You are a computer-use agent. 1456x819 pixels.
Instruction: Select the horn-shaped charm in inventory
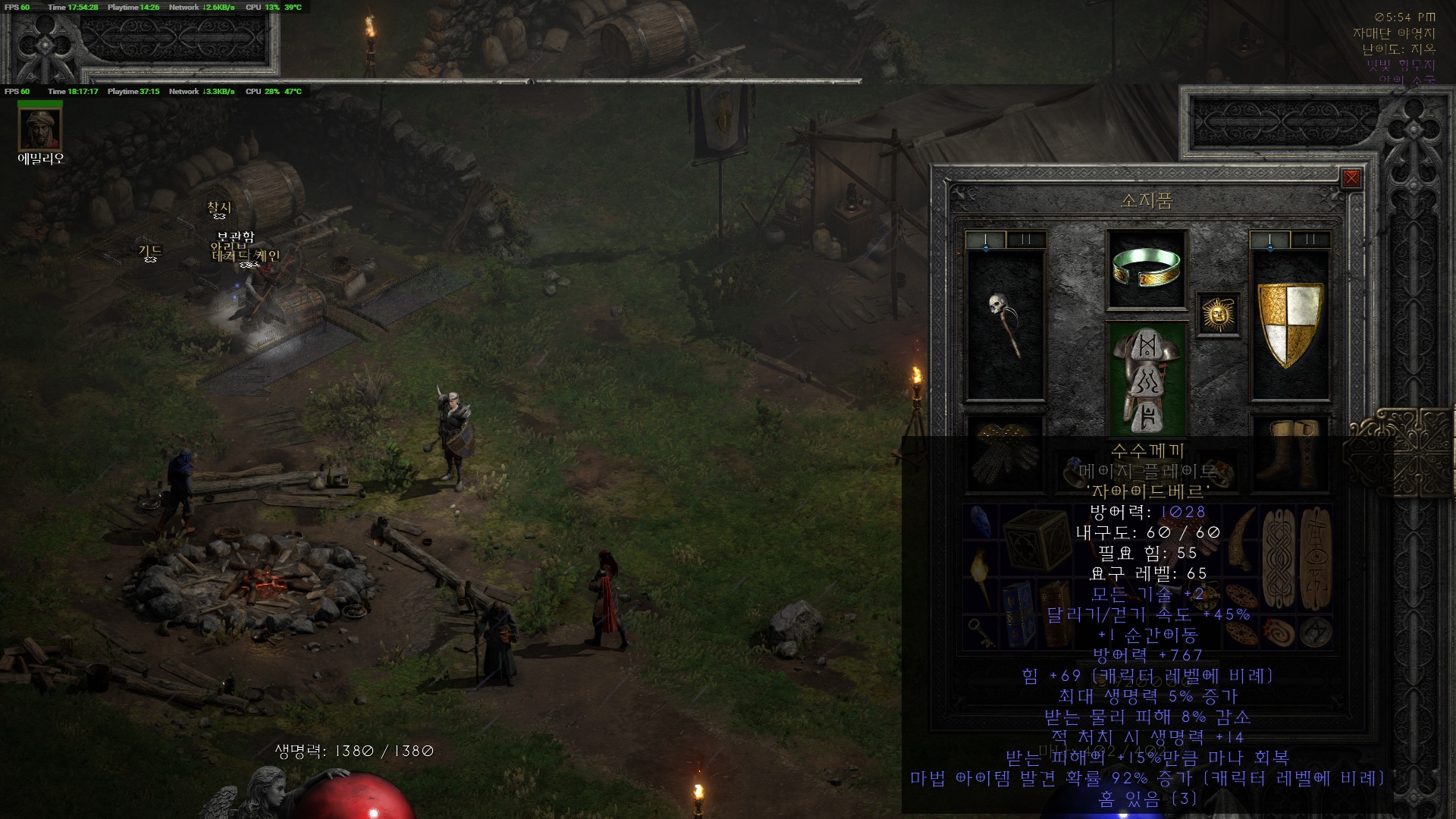tap(1242, 539)
